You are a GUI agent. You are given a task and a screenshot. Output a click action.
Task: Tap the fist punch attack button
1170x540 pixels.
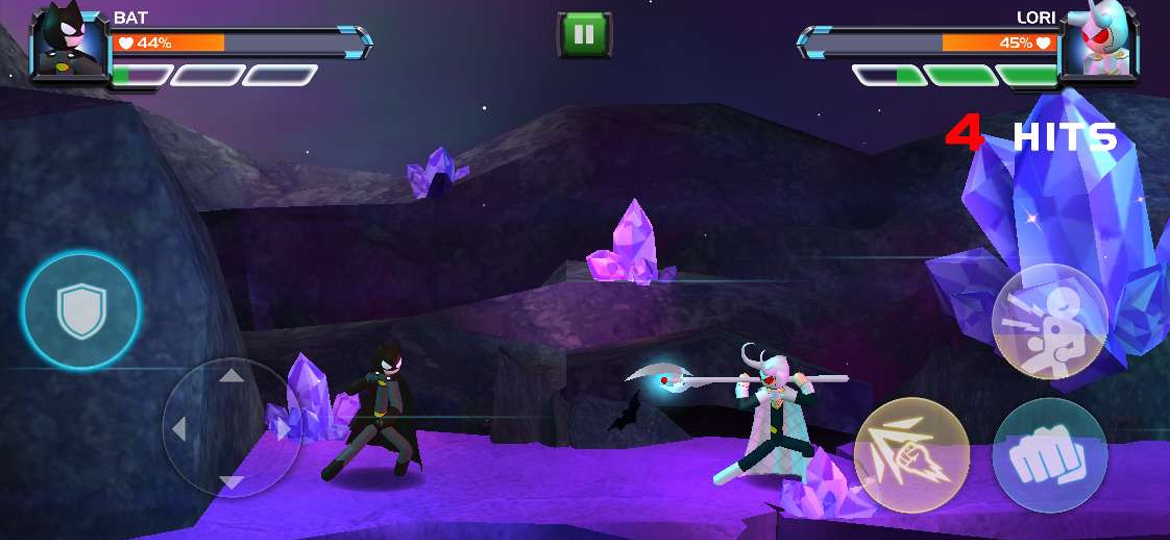tap(1049, 456)
